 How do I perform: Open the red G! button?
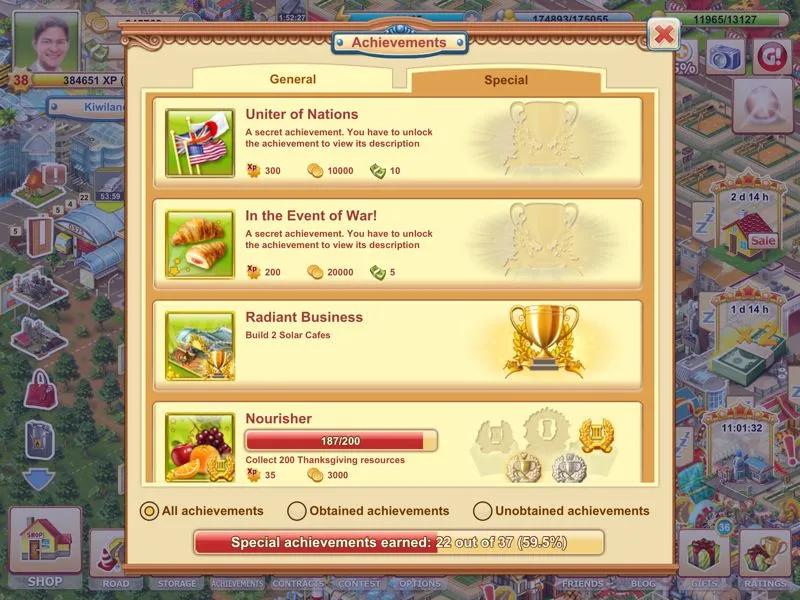(772, 56)
